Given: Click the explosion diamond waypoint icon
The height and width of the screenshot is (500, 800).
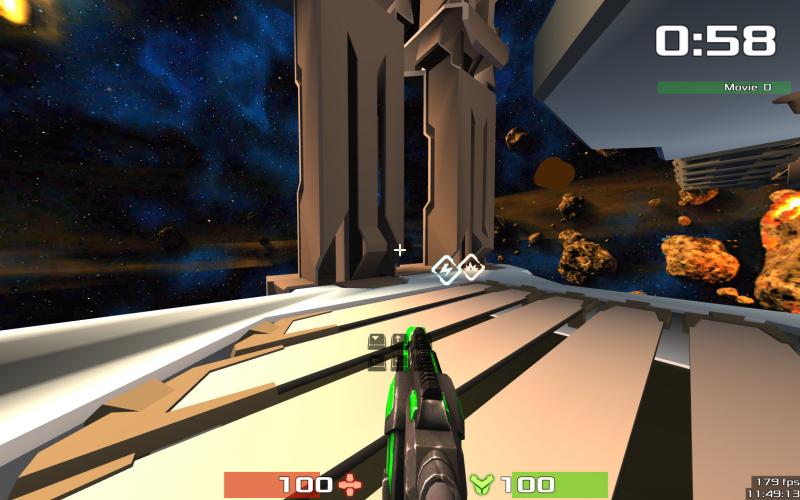Looking at the screenshot, I should pyautogui.click(x=469, y=267).
